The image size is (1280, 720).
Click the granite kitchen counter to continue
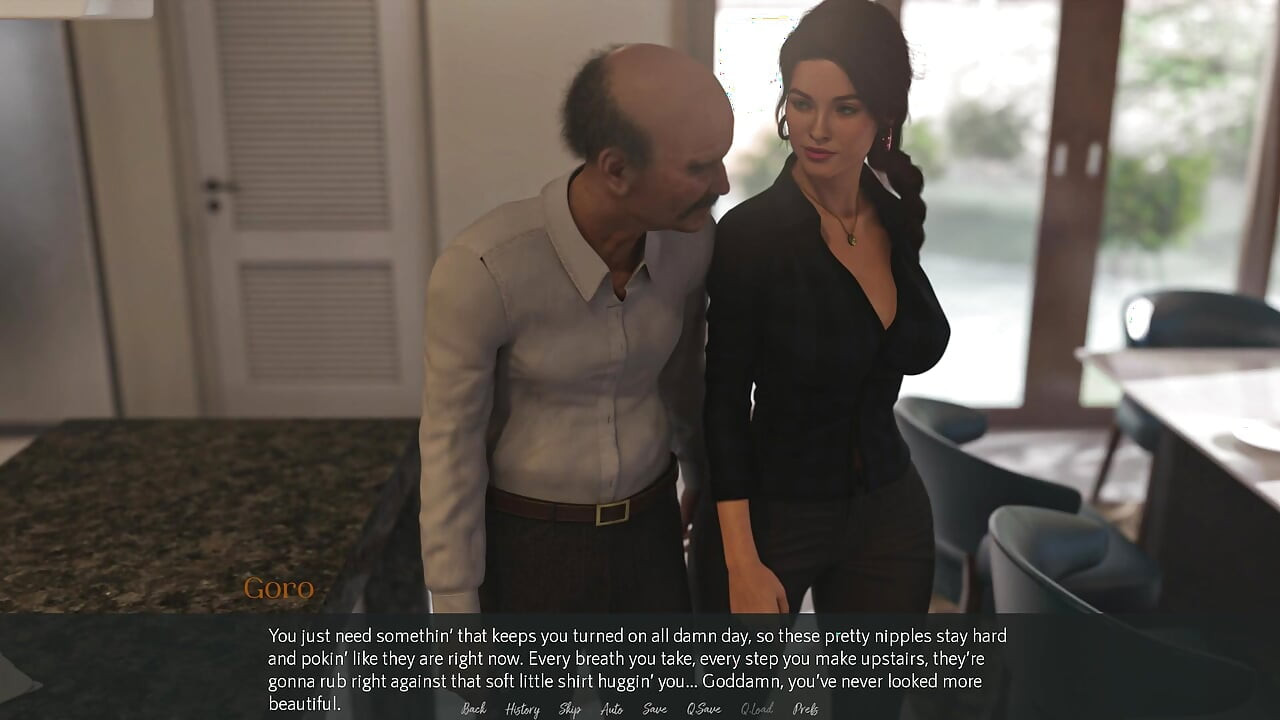coord(150,500)
